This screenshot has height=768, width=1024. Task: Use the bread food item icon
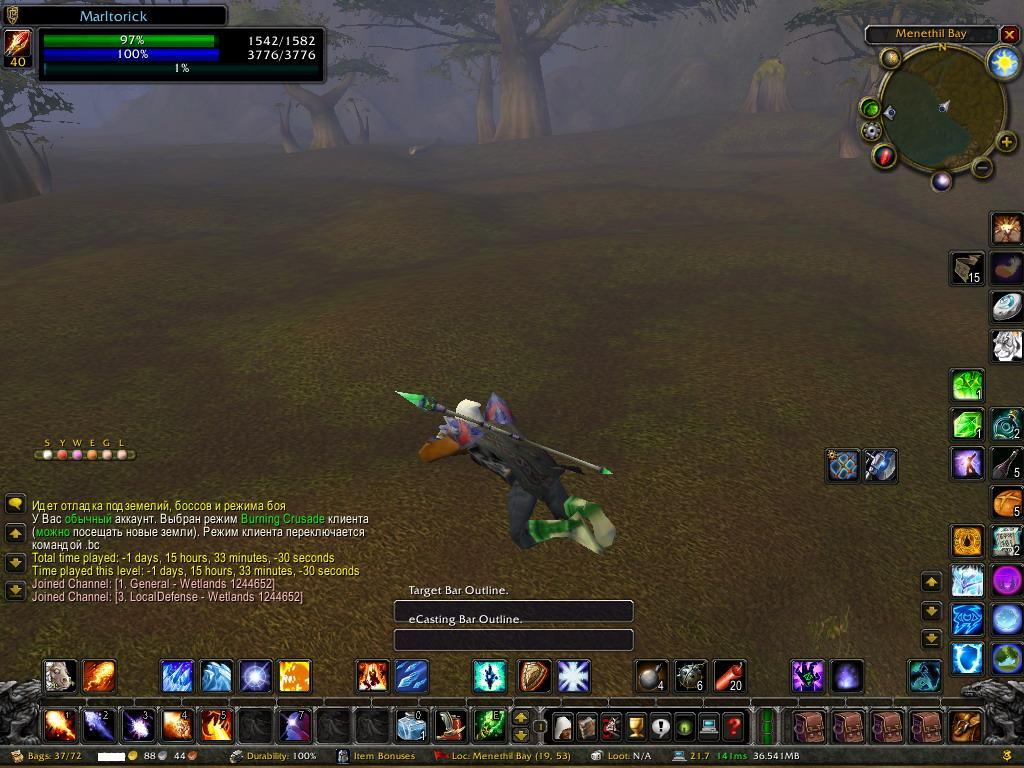click(x=1006, y=502)
